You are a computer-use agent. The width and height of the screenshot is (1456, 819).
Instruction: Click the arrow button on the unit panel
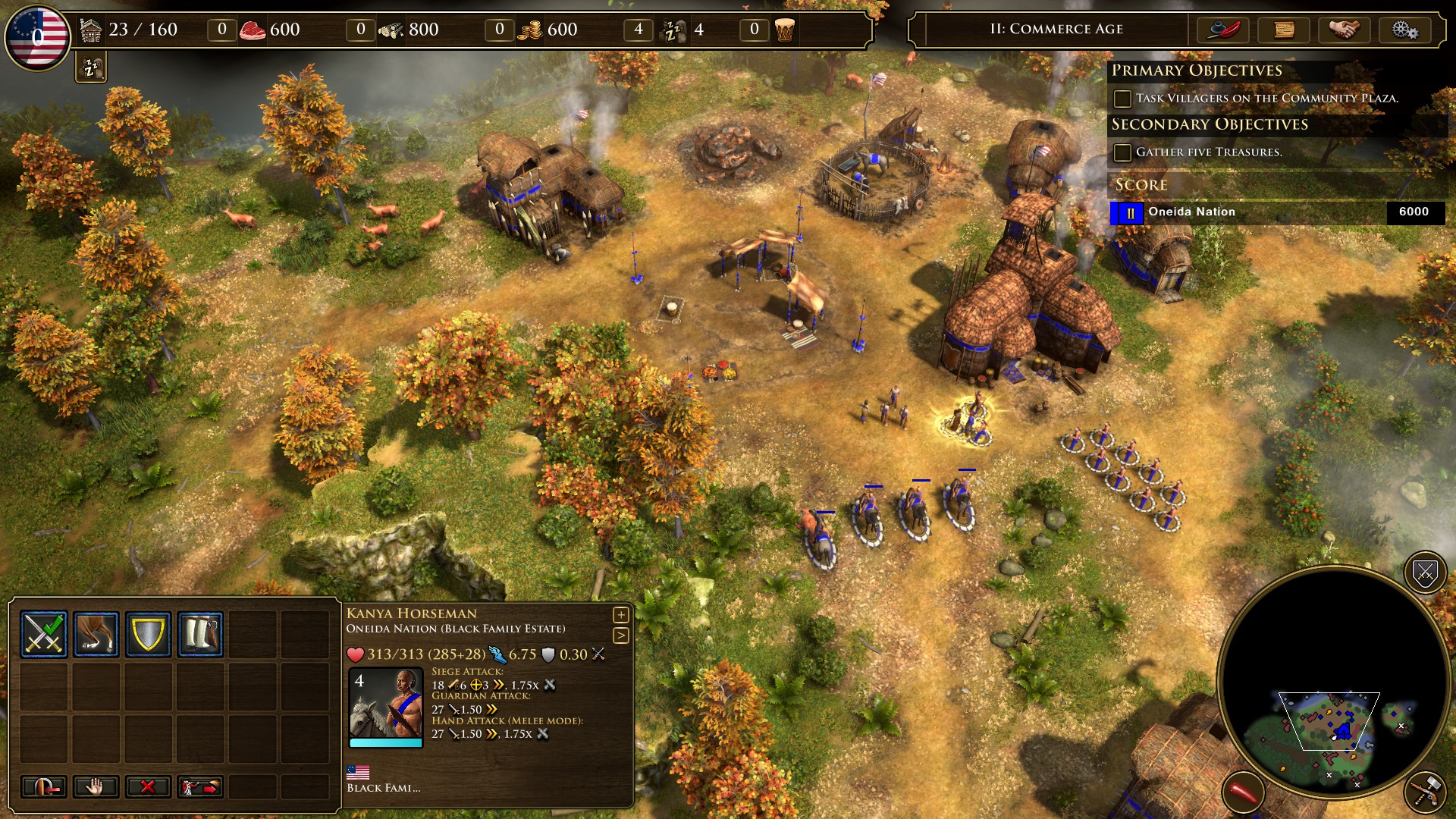(x=620, y=635)
